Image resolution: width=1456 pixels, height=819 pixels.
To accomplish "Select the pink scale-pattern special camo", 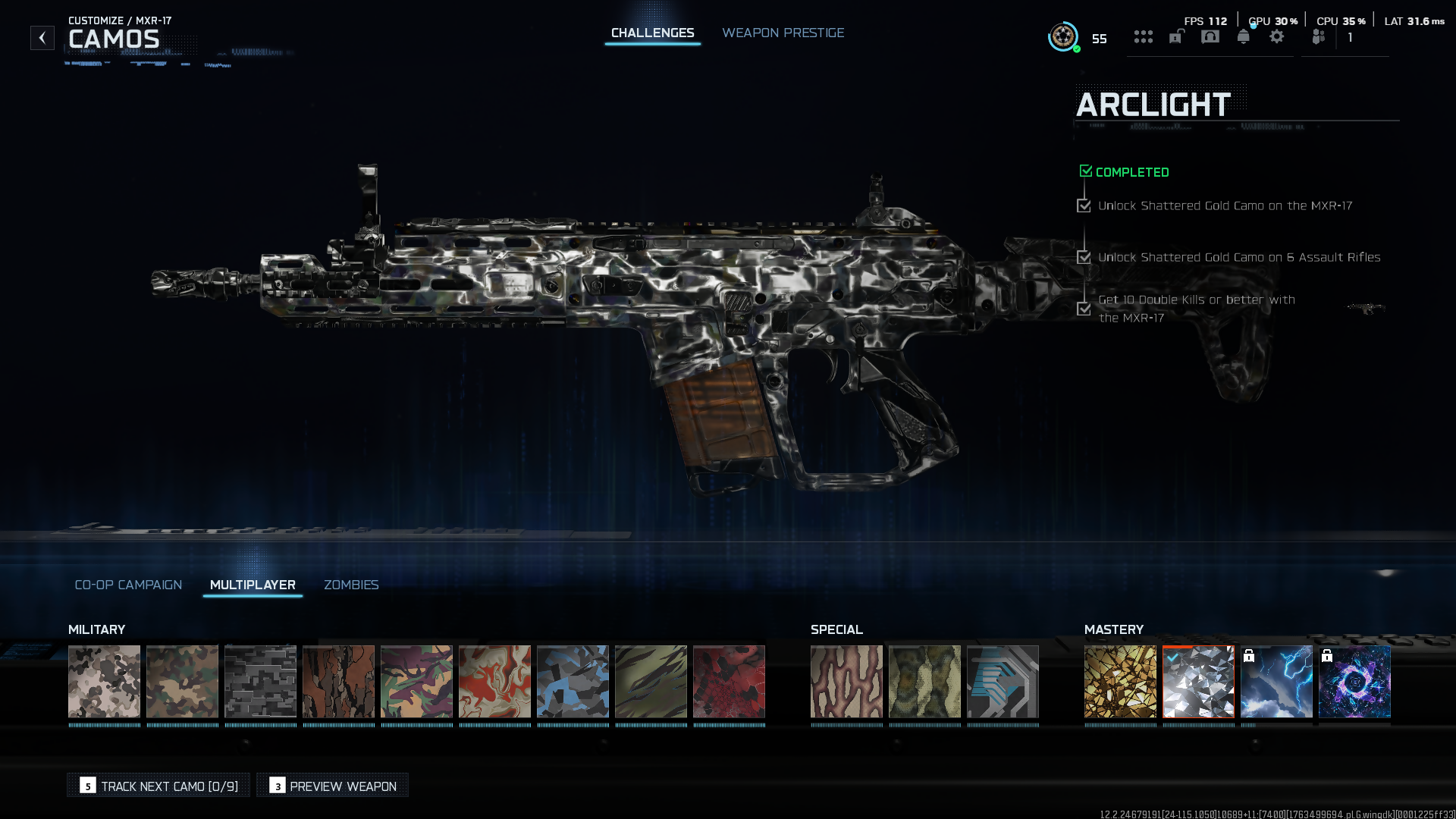I will [x=846, y=681].
